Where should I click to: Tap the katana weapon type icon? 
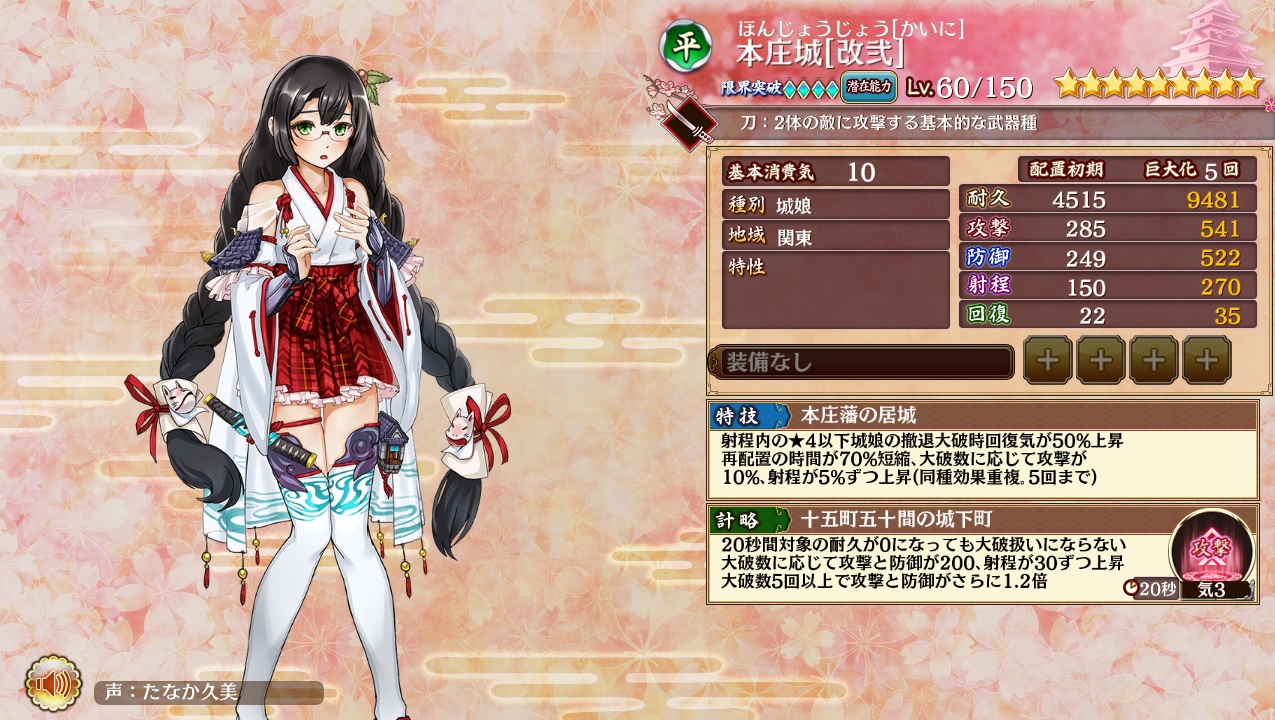click(x=691, y=123)
